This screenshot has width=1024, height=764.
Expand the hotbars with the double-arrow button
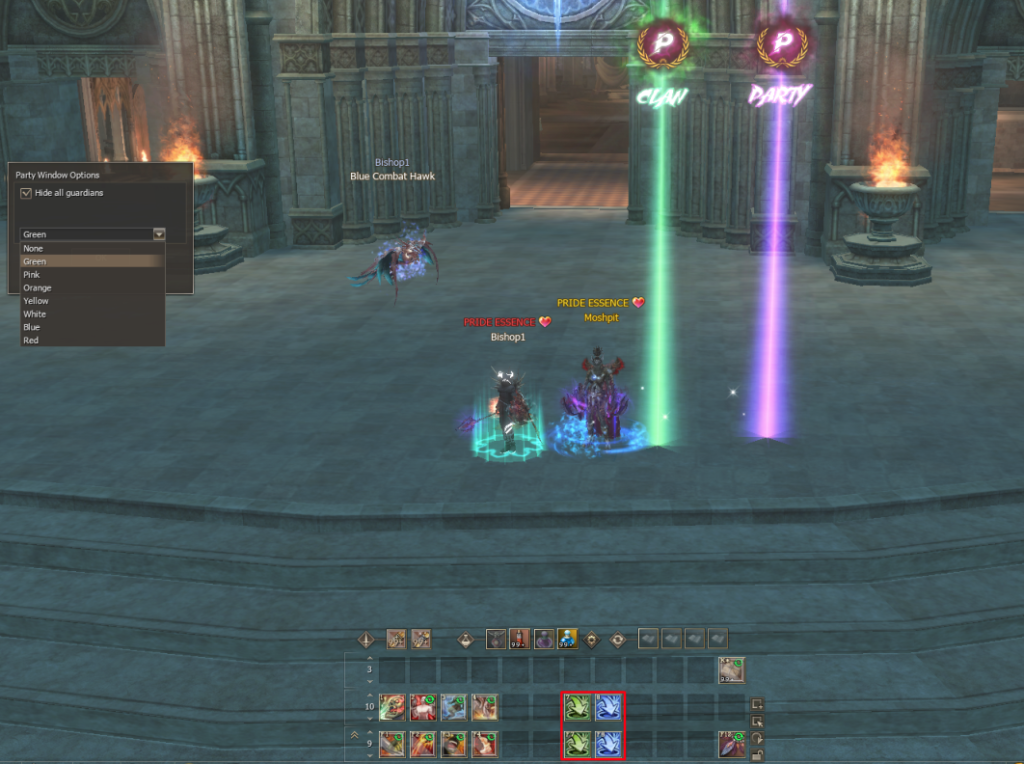[x=353, y=734]
